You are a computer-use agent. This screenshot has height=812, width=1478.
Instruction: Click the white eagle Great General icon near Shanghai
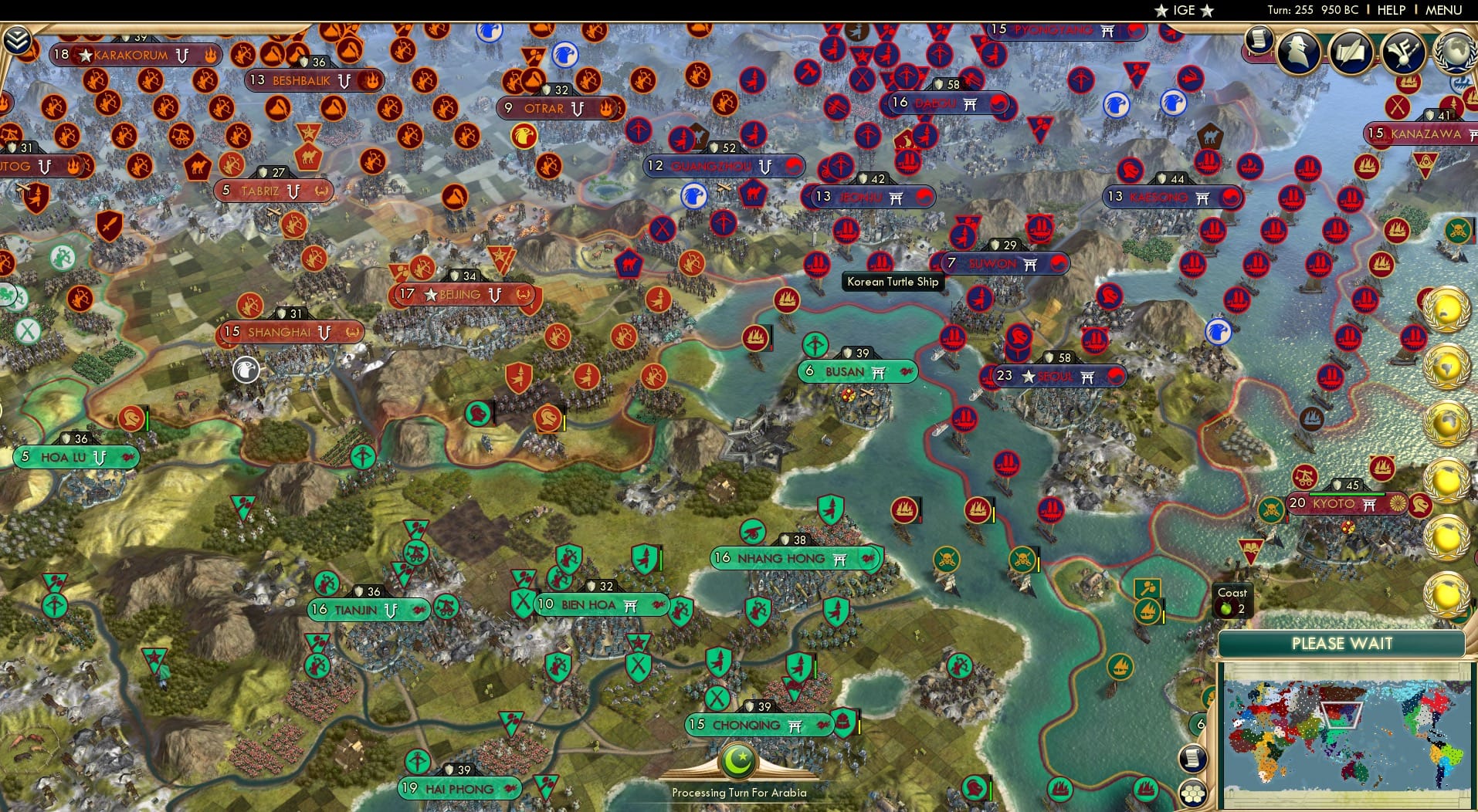pyautogui.click(x=244, y=370)
